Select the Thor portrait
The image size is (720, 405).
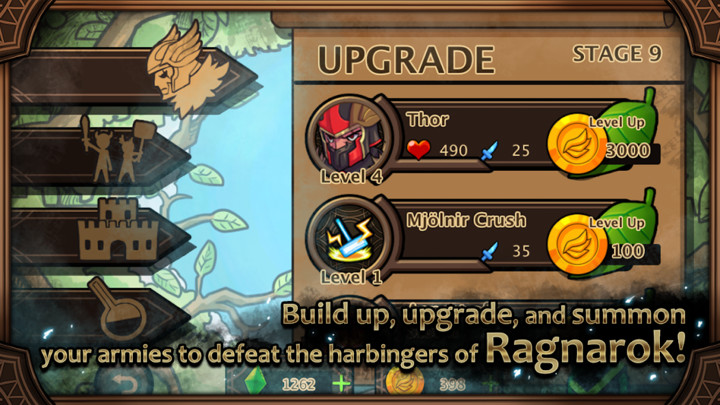(342, 137)
